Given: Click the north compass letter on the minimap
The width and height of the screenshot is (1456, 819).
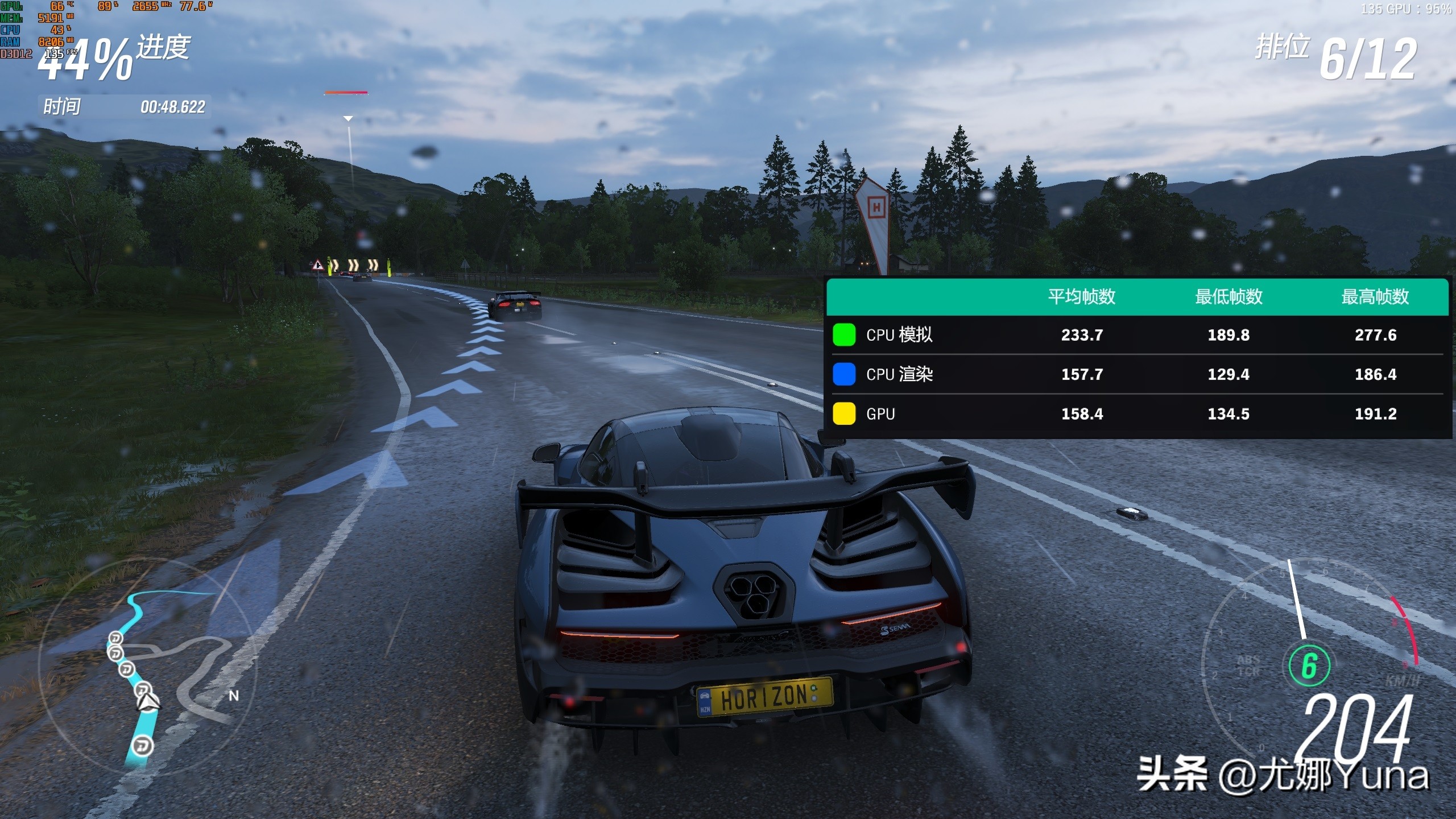Looking at the screenshot, I should click(x=234, y=696).
